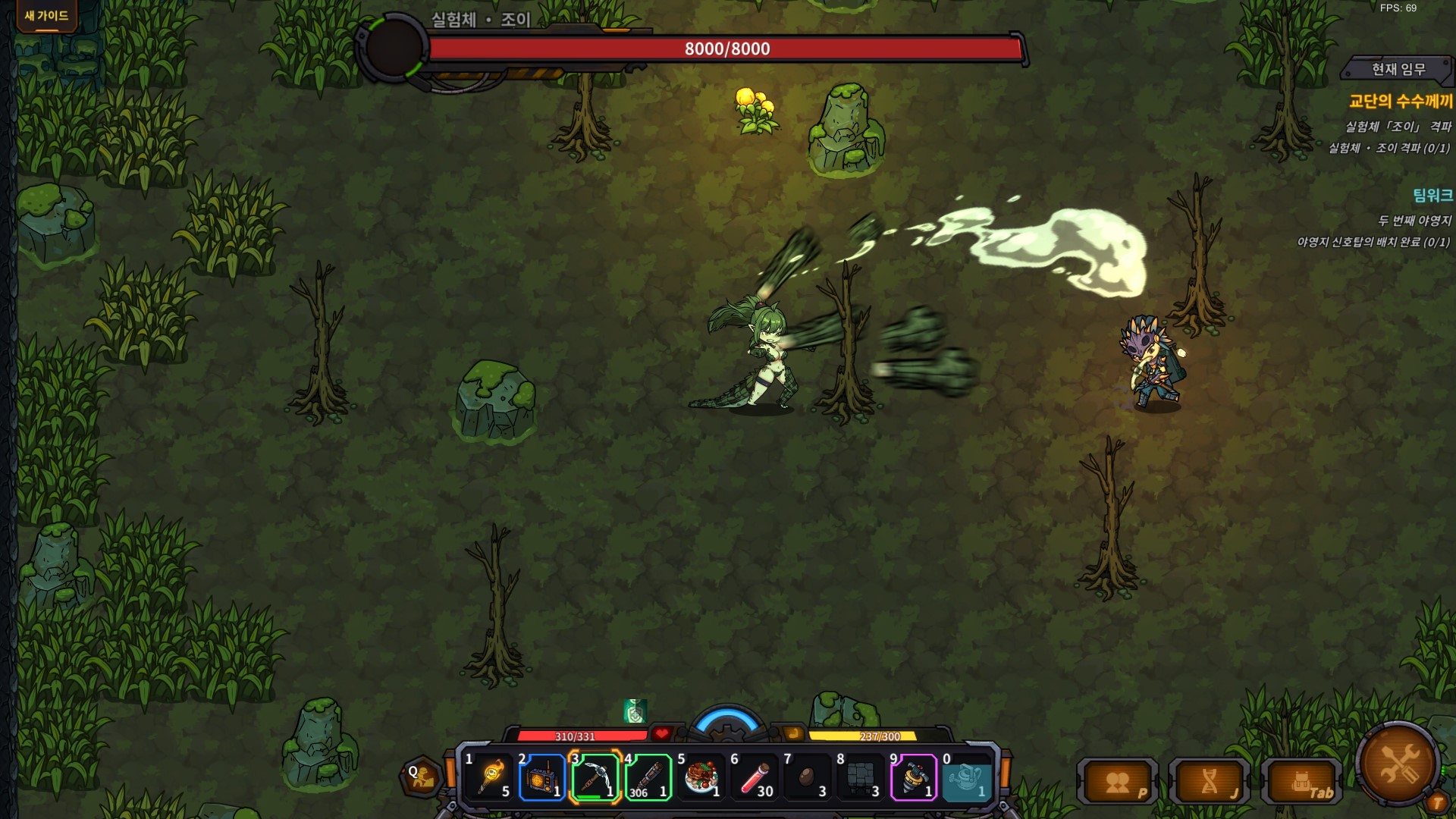Equip the pickaxe in the hotbar
The height and width of the screenshot is (819, 1456).
(595, 777)
